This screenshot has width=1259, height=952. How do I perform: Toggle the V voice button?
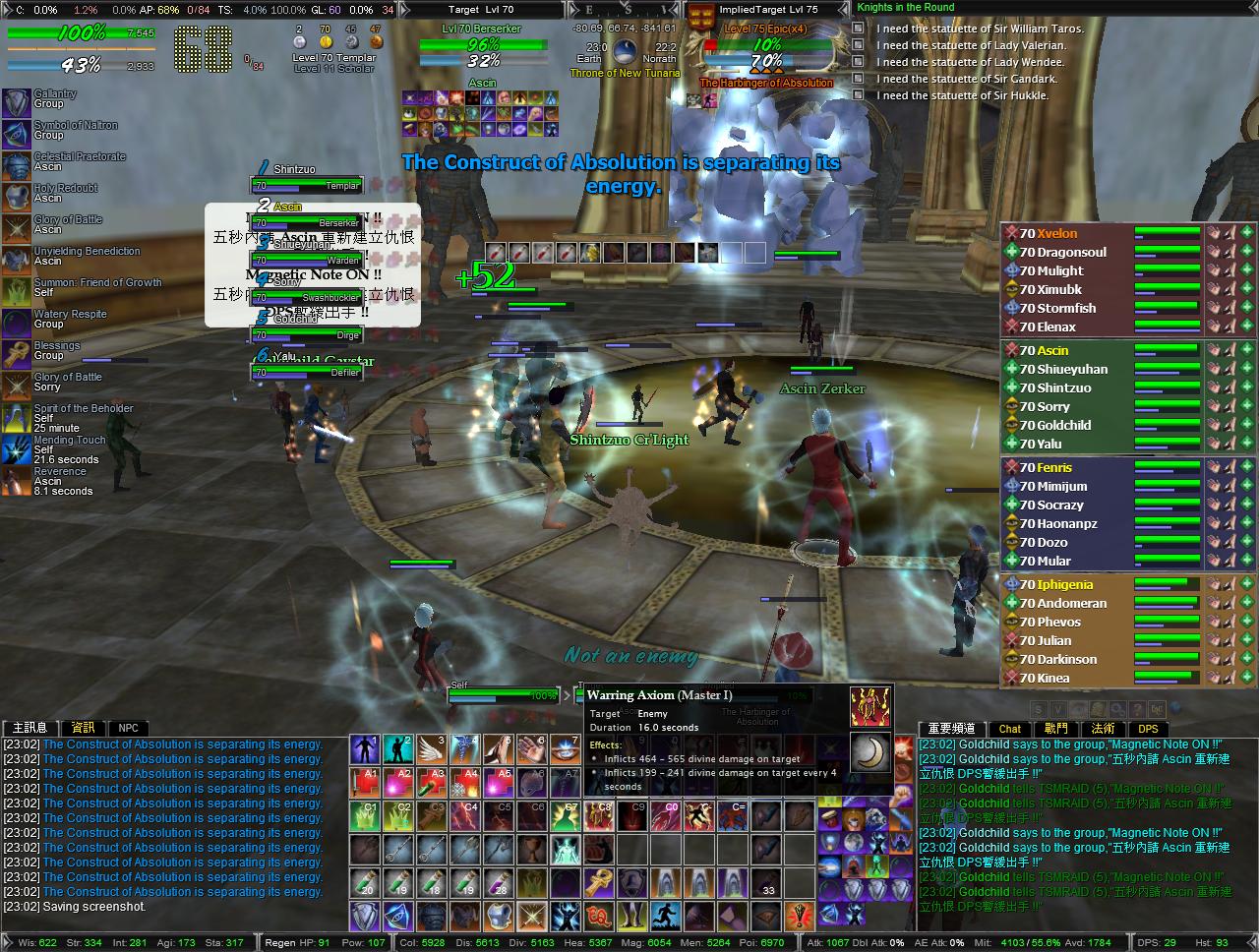pyautogui.click(x=1058, y=708)
